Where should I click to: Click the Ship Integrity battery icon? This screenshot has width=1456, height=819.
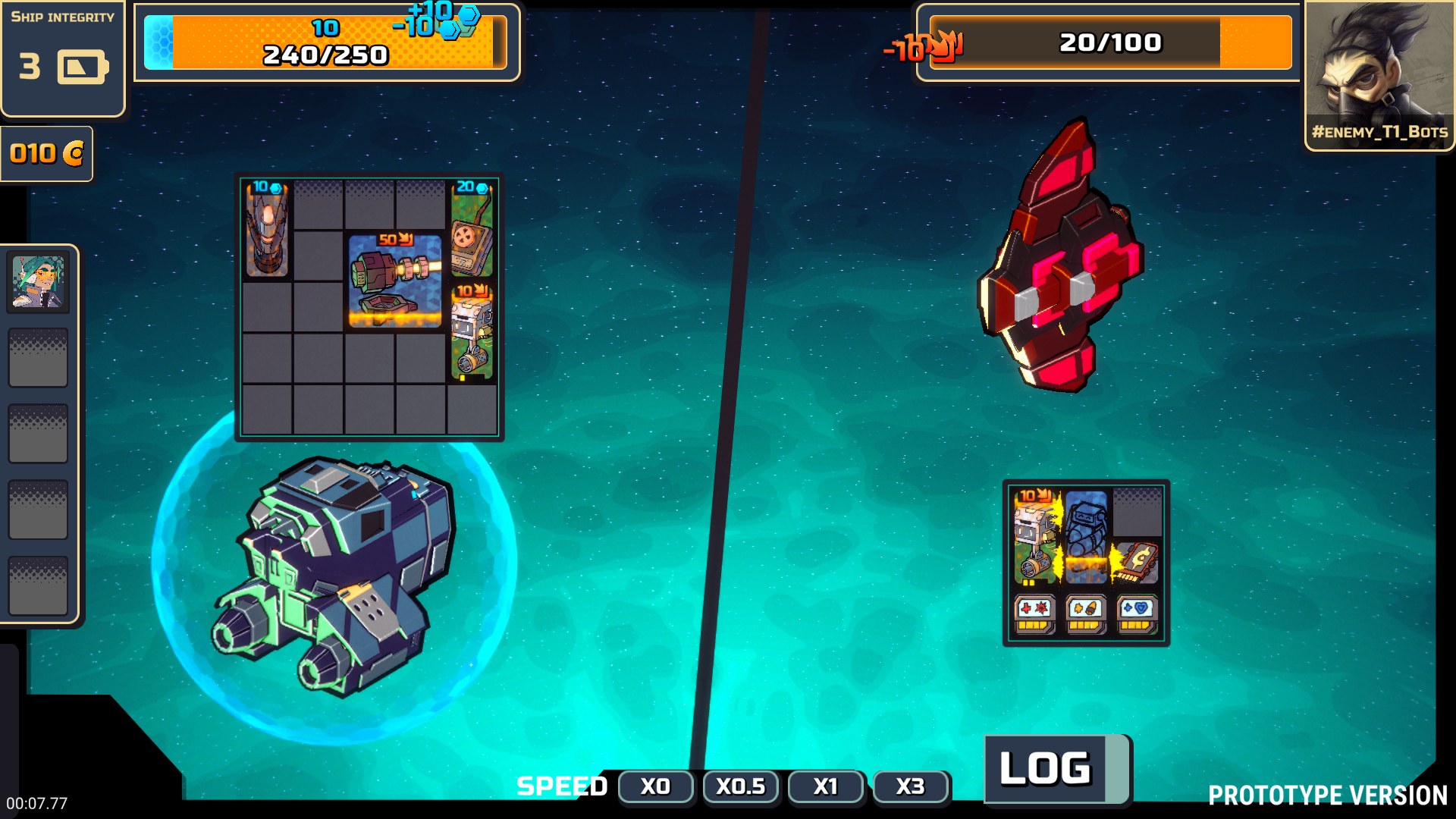click(x=82, y=67)
